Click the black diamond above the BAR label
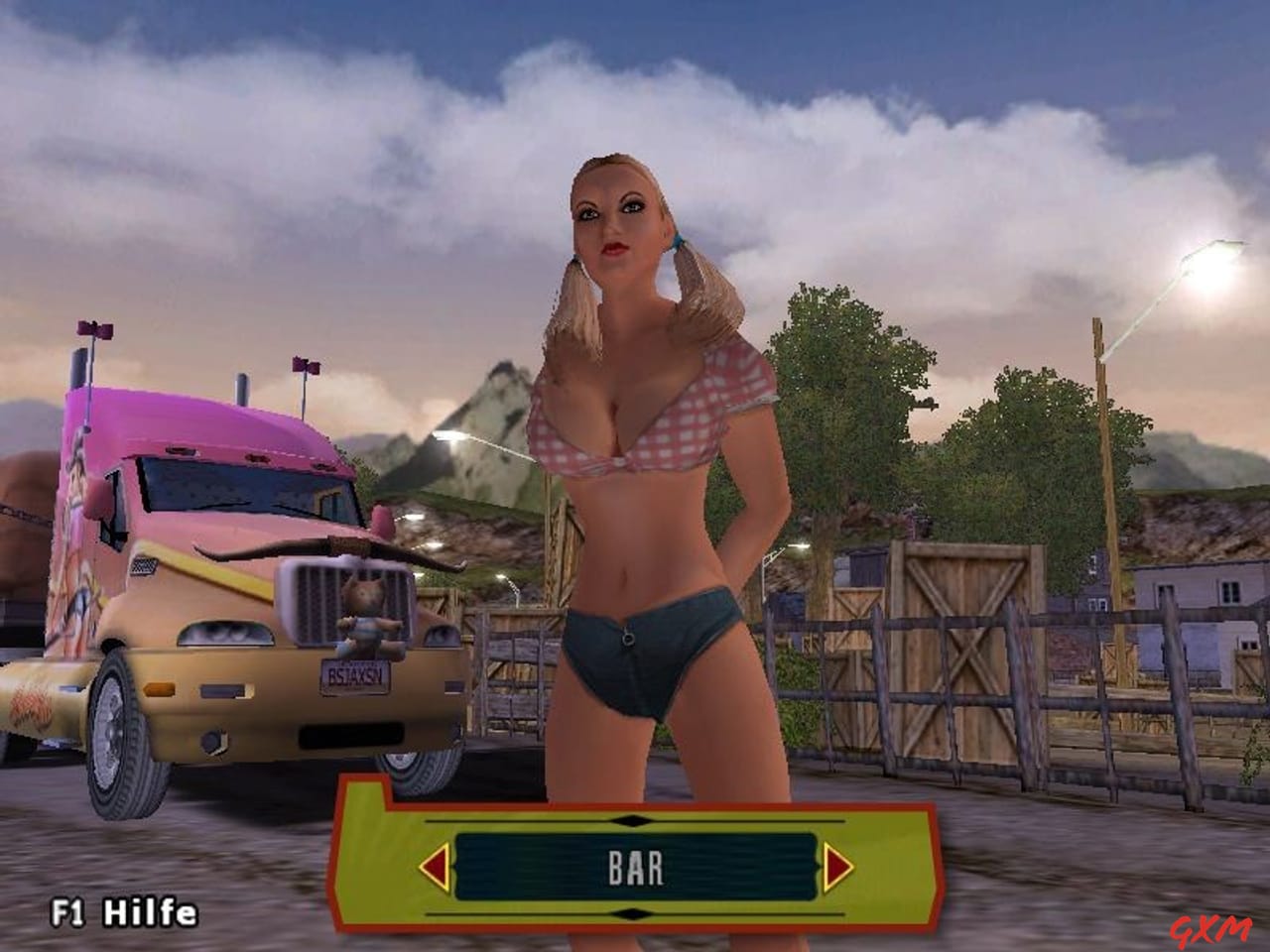1270x952 pixels. pyautogui.click(x=634, y=820)
